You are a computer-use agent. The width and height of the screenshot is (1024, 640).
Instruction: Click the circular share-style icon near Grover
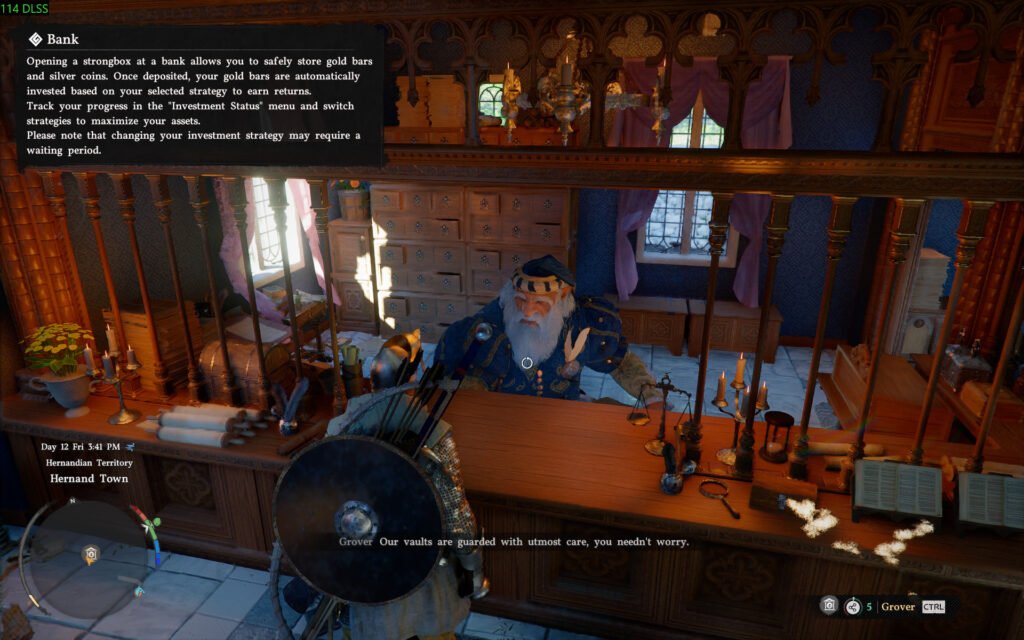point(852,605)
